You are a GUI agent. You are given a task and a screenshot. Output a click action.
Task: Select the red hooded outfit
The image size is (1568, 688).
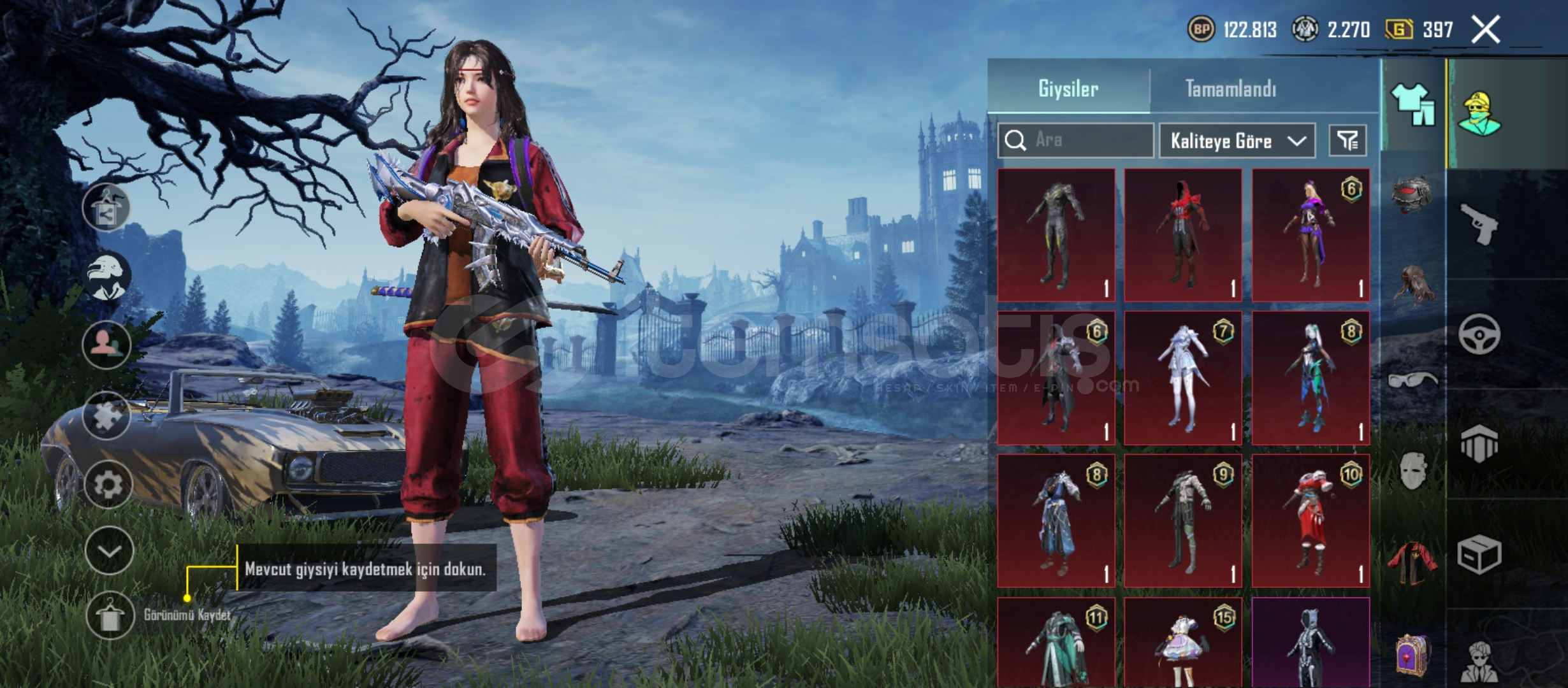coord(1183,234)
